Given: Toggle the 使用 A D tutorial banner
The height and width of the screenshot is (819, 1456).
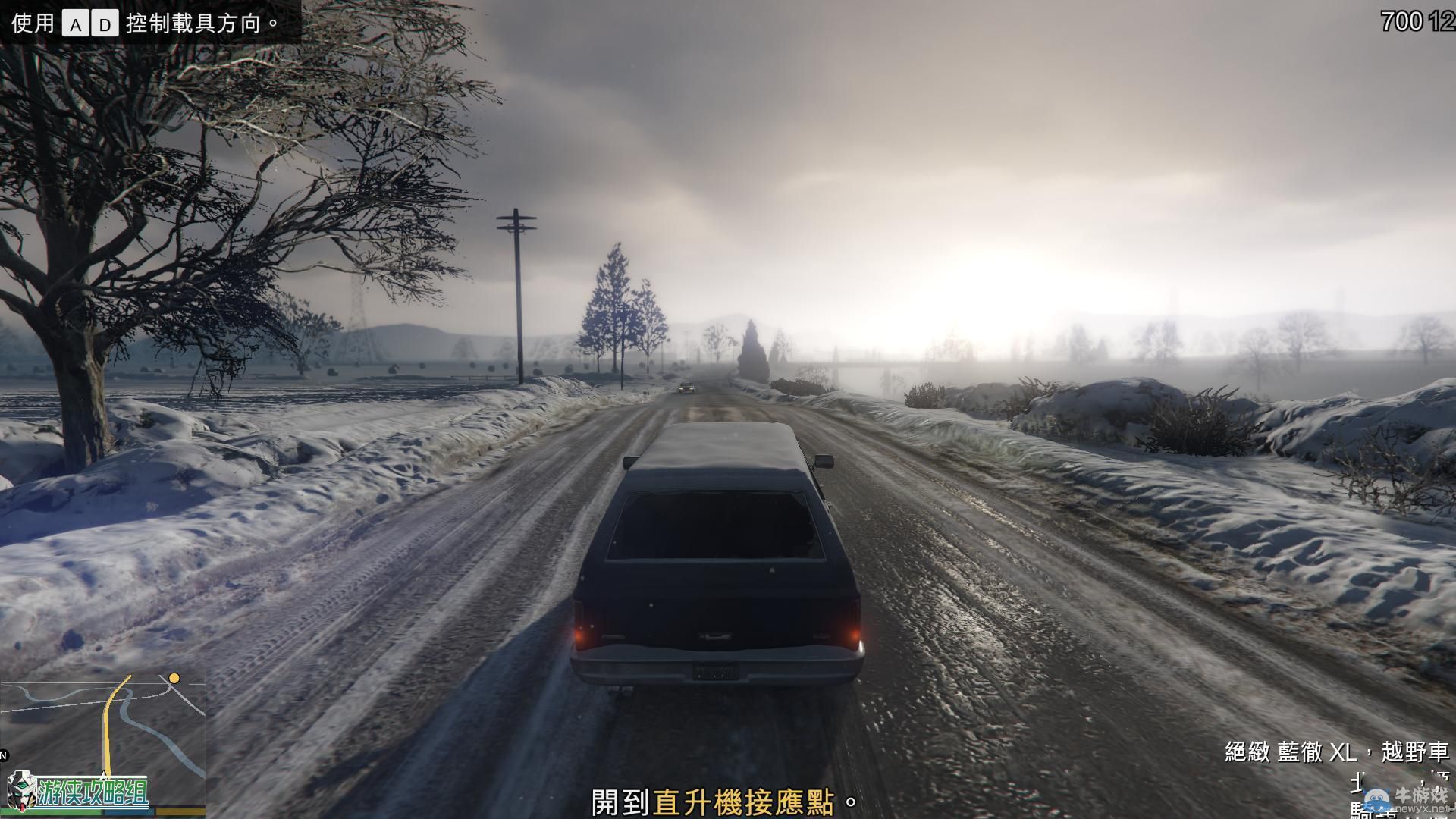Looking at the screenshot, I should [x=140, y=21].
